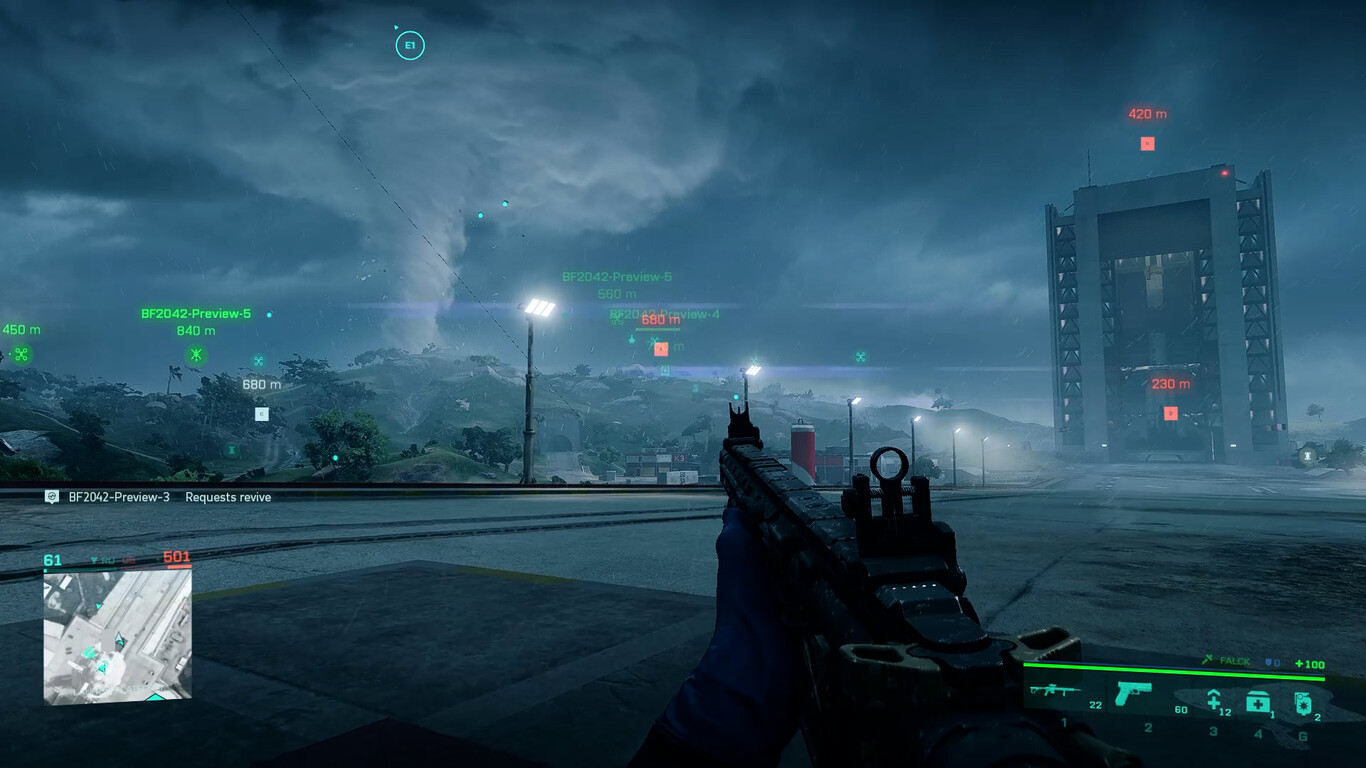Image resolution: width=1366 pixels, height=768 pixels.
Task: Select the medical crate gadget slot
Action: click(1258, 703)
